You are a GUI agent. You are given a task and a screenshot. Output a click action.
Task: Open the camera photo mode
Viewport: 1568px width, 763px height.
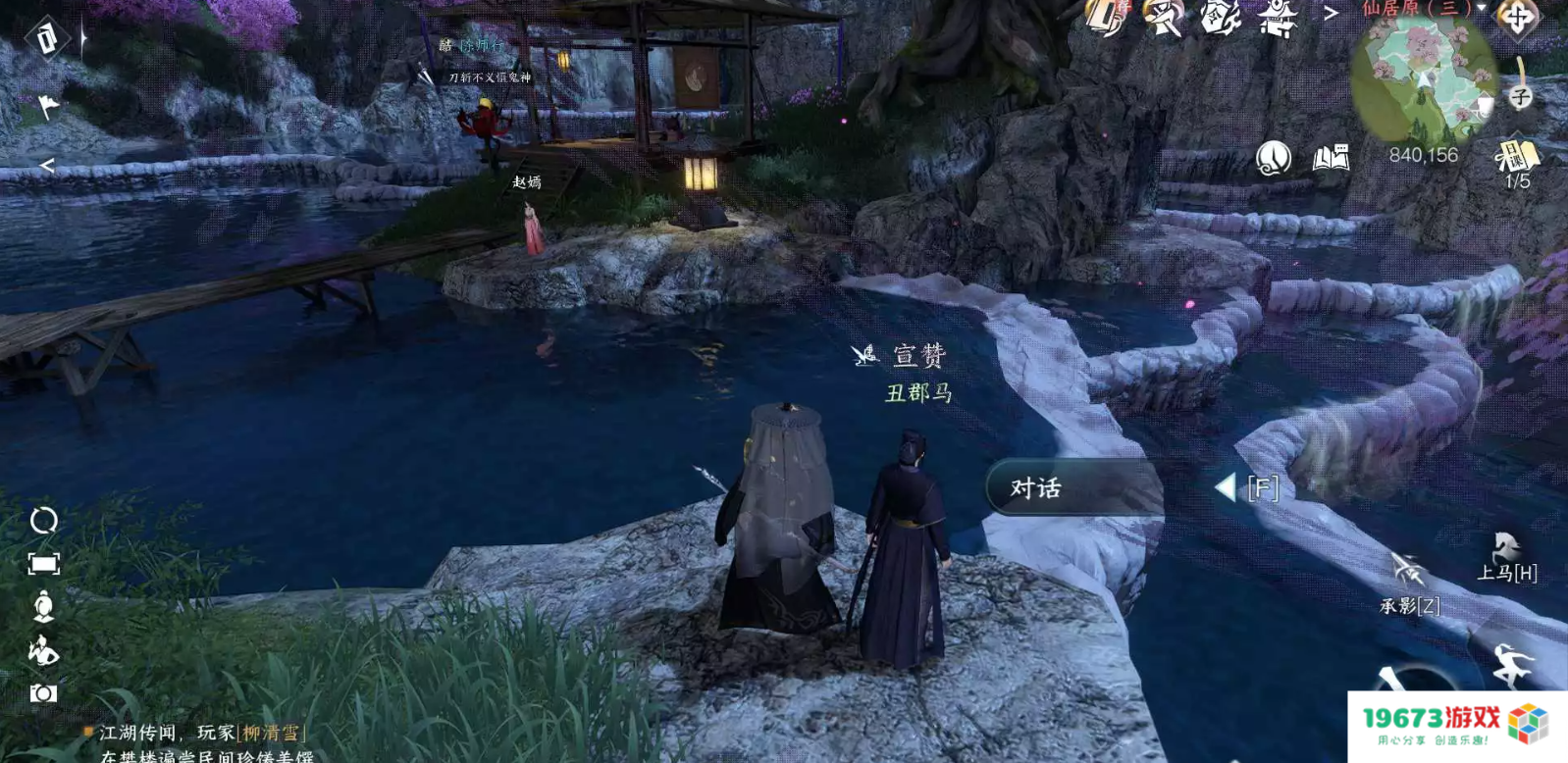[44, 693]
